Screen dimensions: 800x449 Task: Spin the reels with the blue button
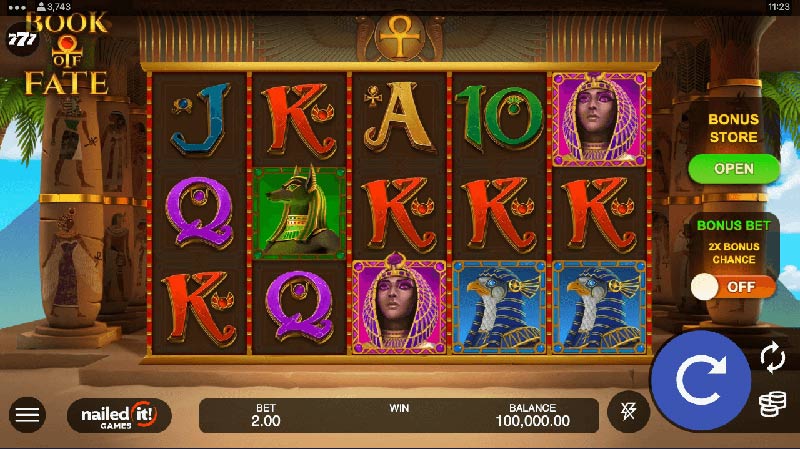pyautogui.click(x=700, y=380)
